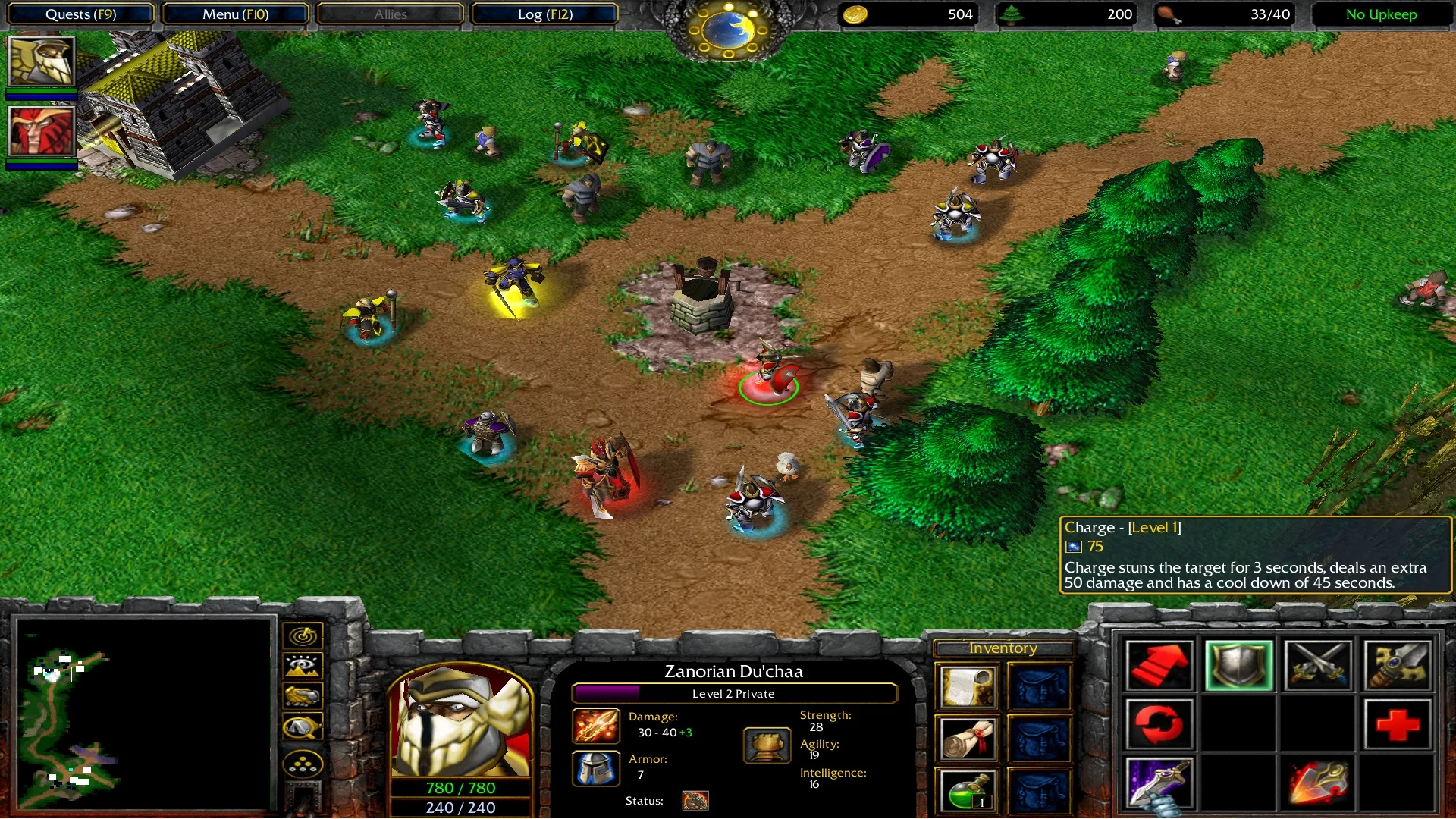Select the gold-helmeted hero portrait
Viewport: 1456px width, 819px height.
[42, 62]
